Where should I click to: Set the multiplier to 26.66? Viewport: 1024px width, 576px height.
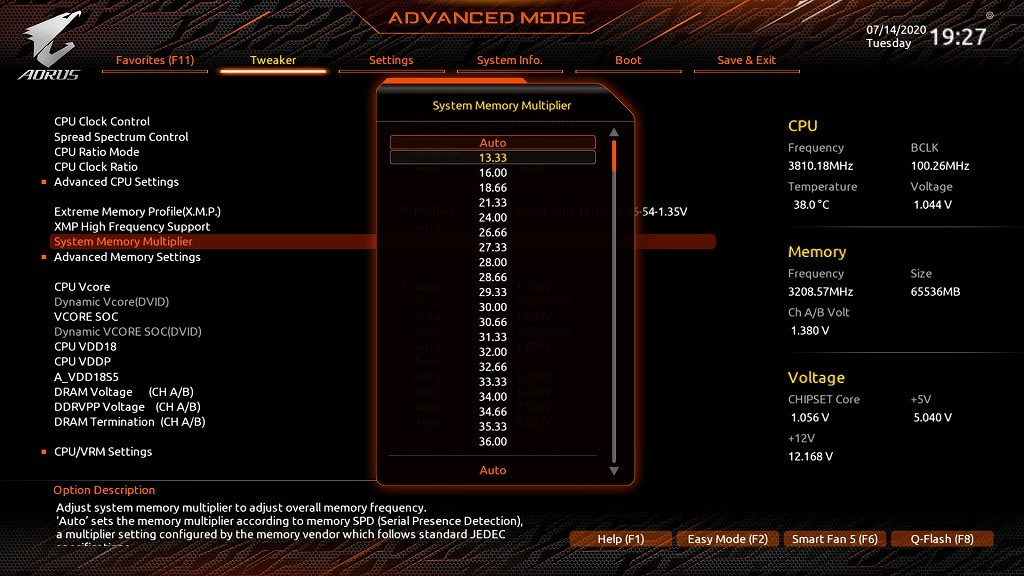tap(493, 232)
